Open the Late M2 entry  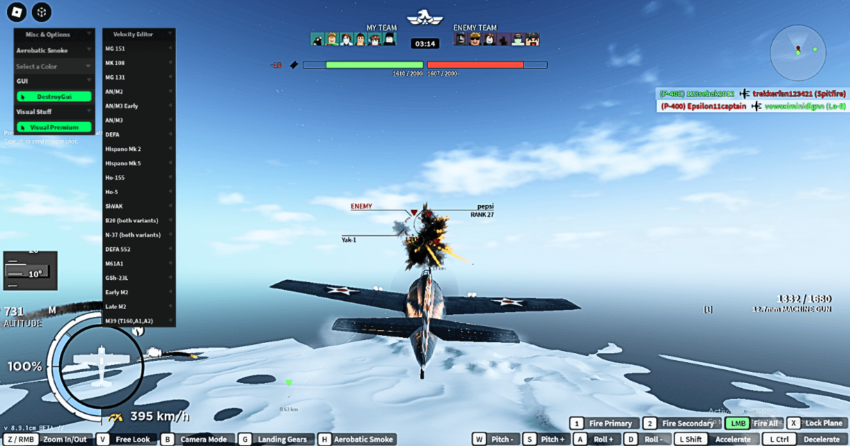click(139, 306)
